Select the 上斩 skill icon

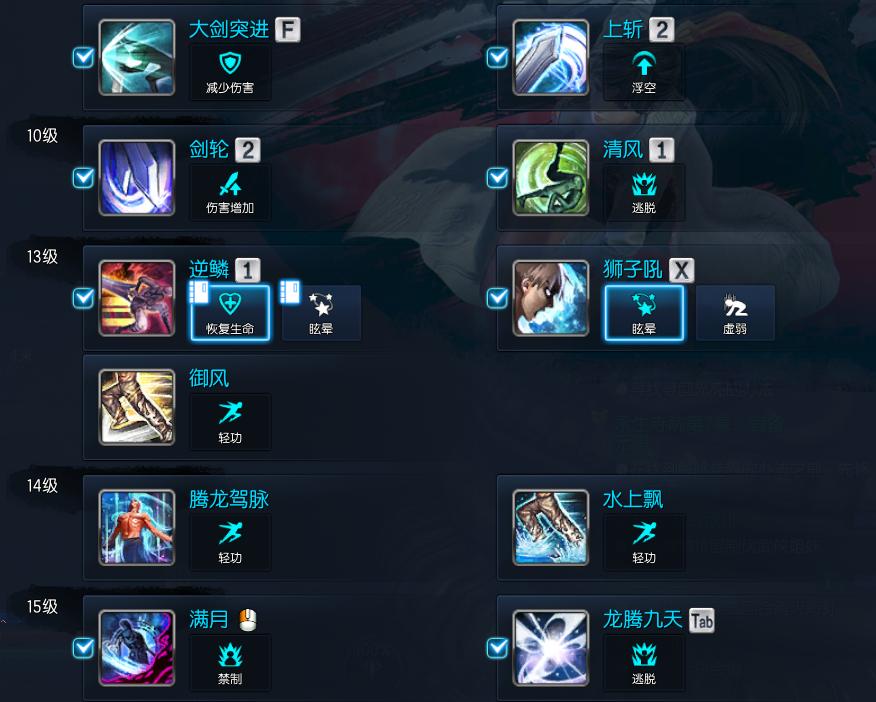click(551, 57)
